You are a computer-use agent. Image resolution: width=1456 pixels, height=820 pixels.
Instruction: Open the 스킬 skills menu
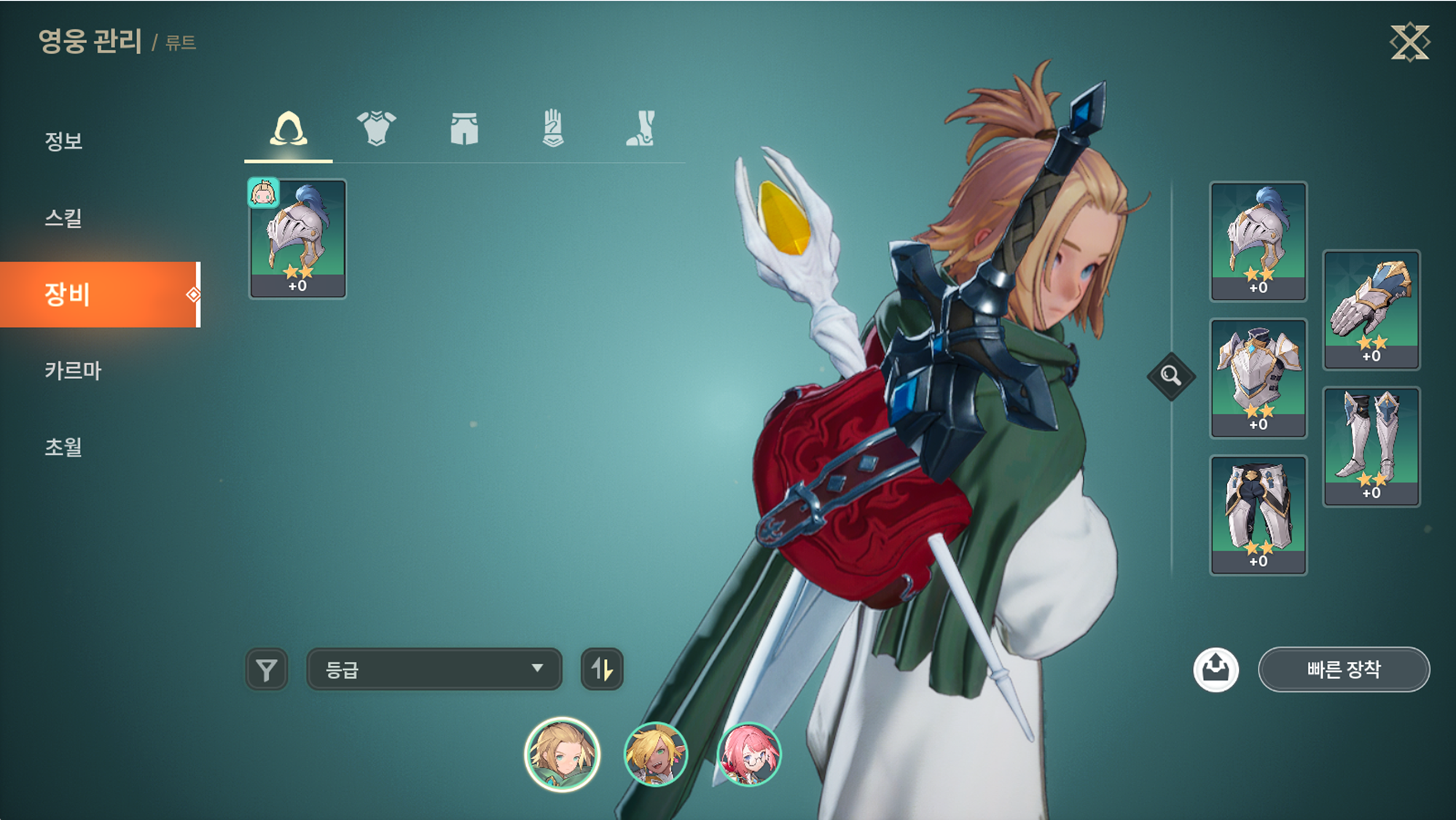click(64, 217)
